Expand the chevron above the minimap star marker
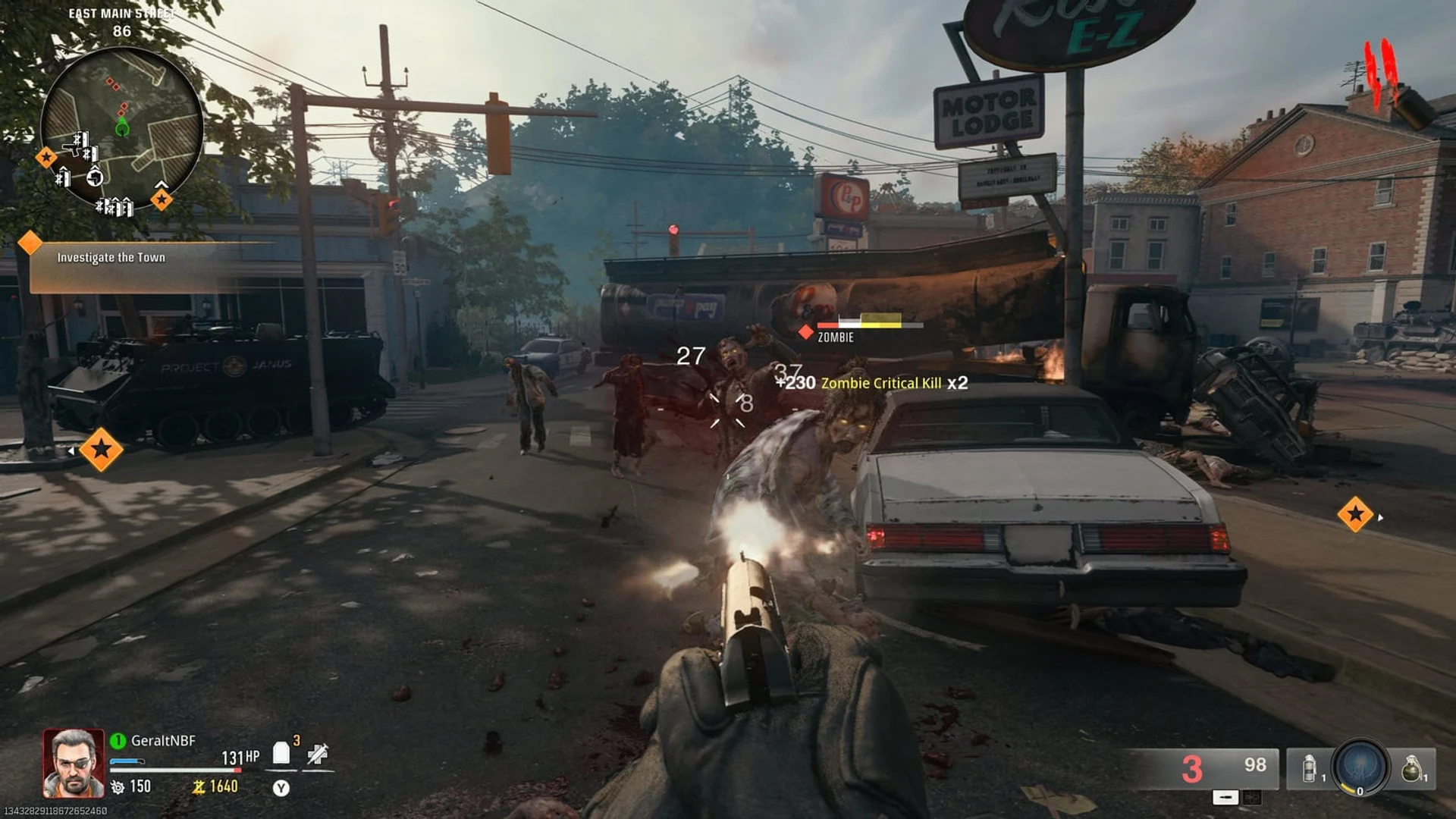 click(162, 184)
